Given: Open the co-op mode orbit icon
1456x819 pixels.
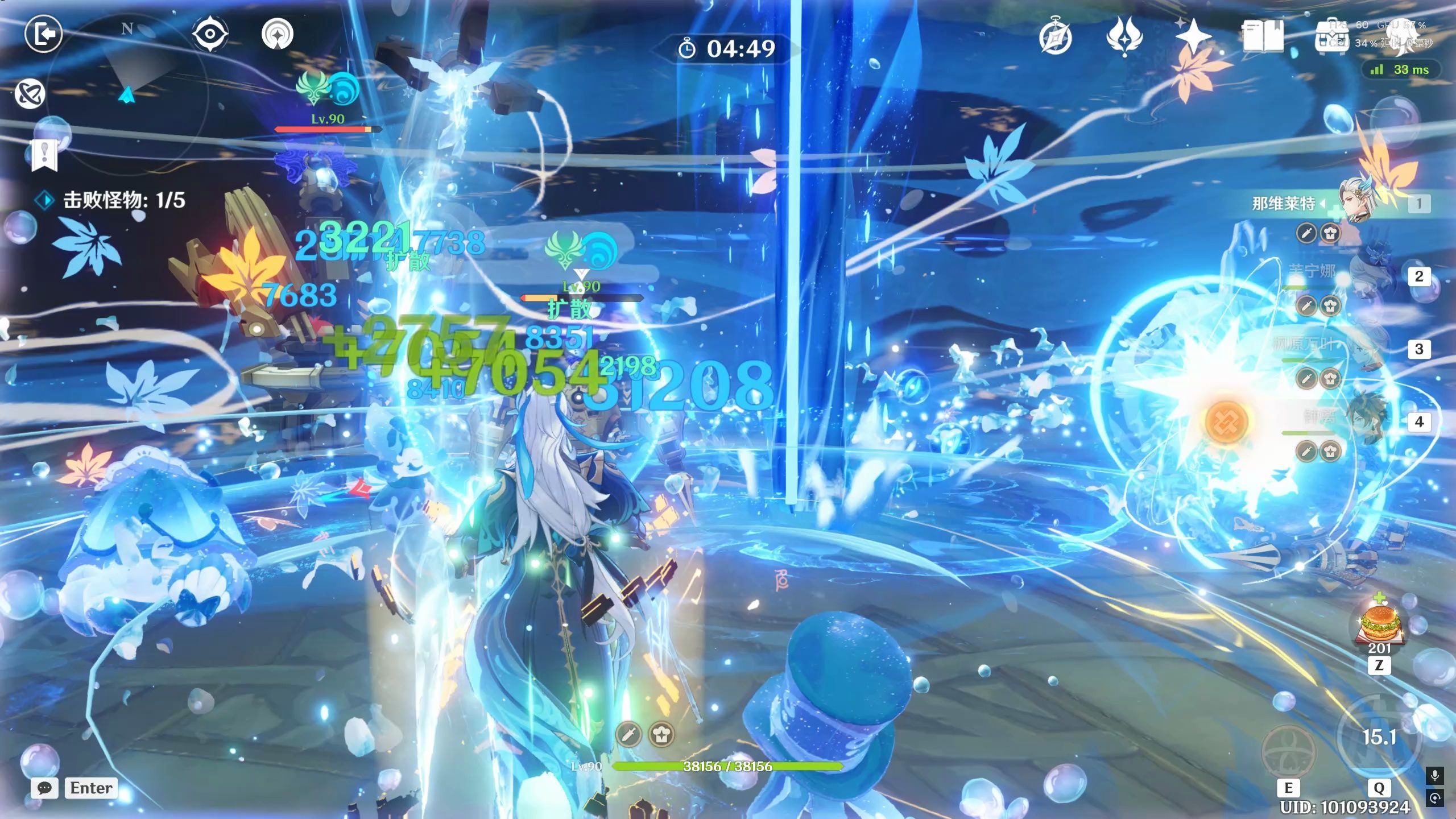Looking at the screenshot, I should click(x=30, y=94).
